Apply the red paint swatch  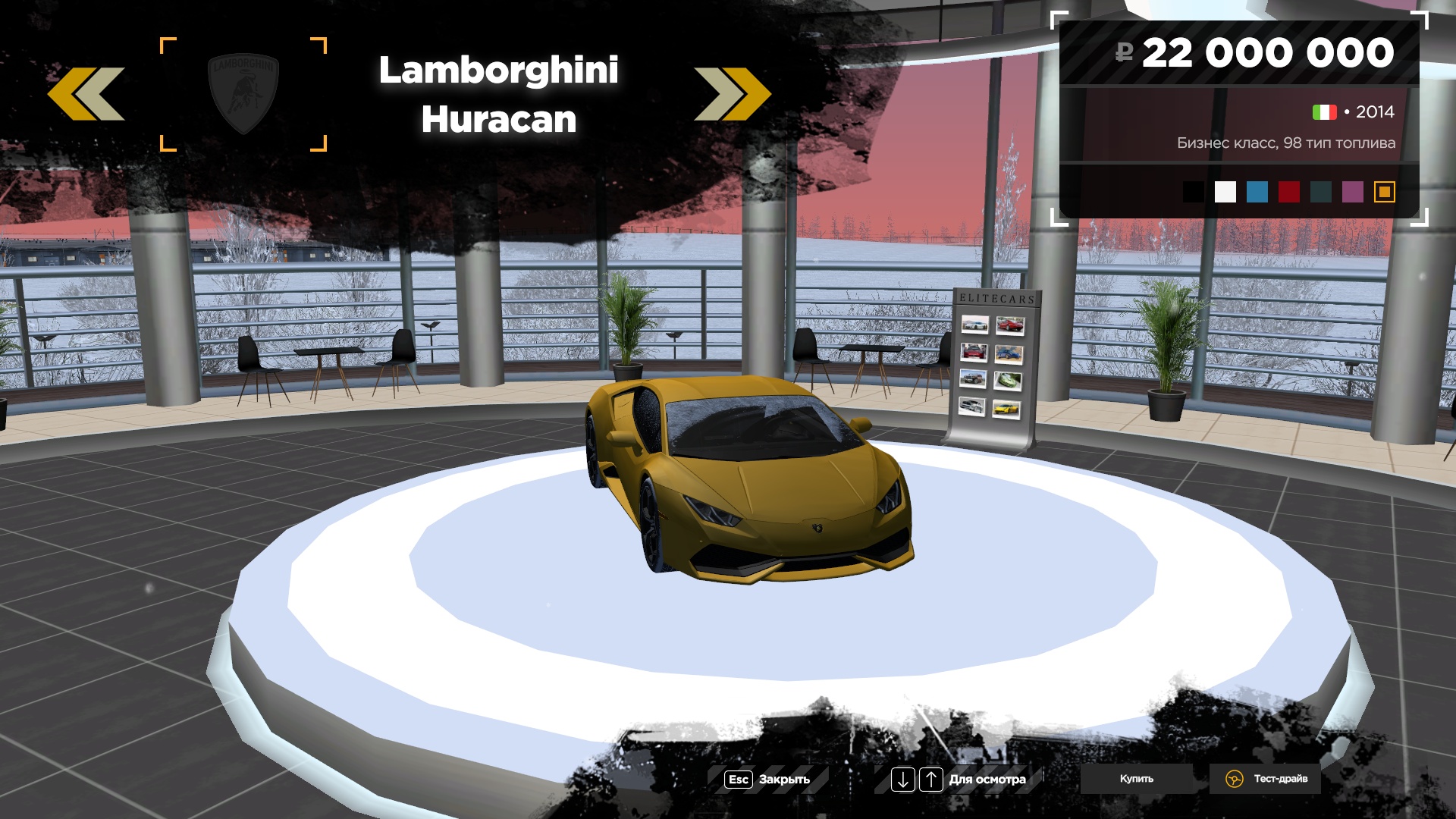pyautogui.click(x=1288, y=192)
